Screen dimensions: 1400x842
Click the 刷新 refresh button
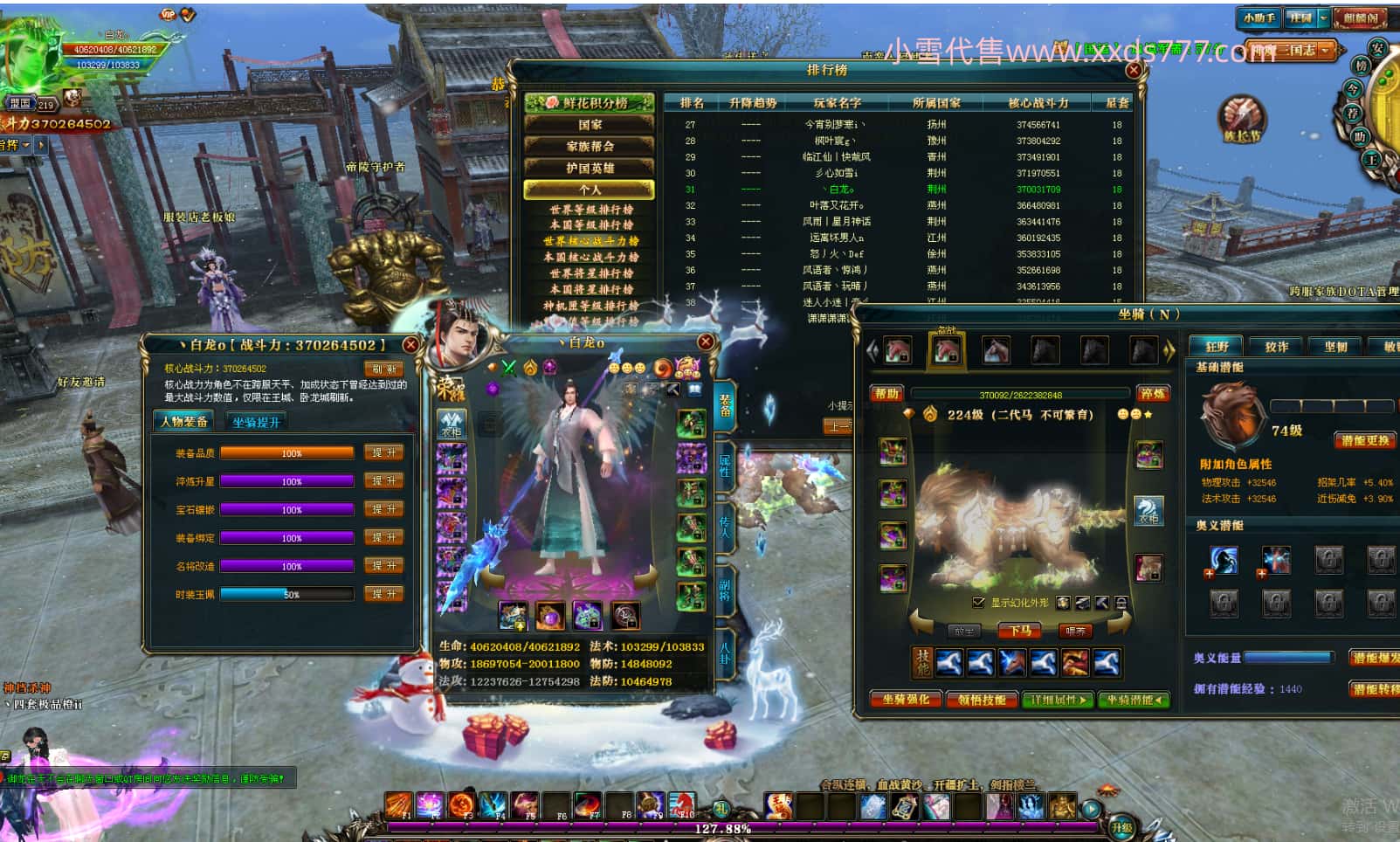click(383, 369)
